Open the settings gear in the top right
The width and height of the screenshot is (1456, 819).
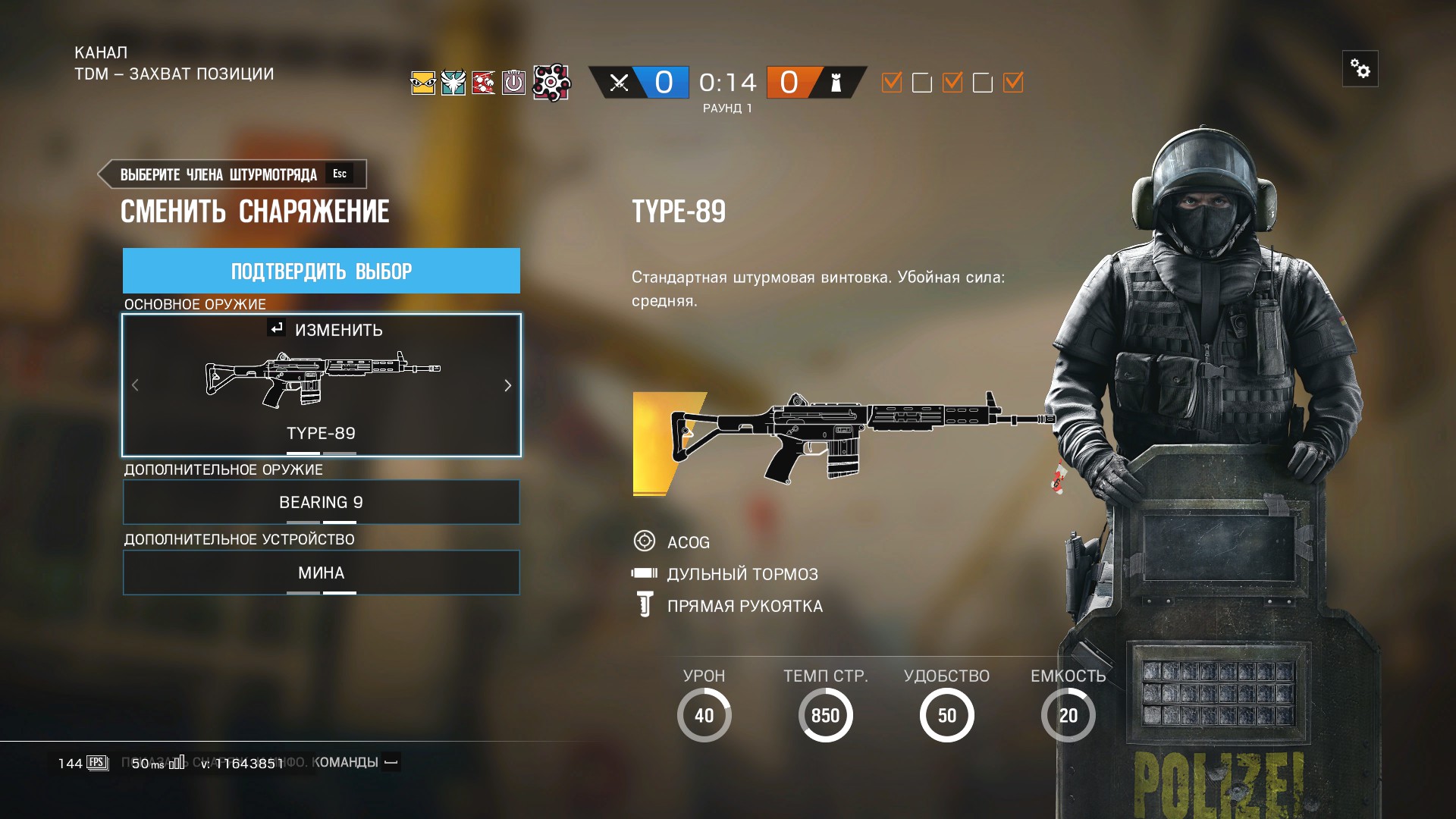tap(1360, 69)
